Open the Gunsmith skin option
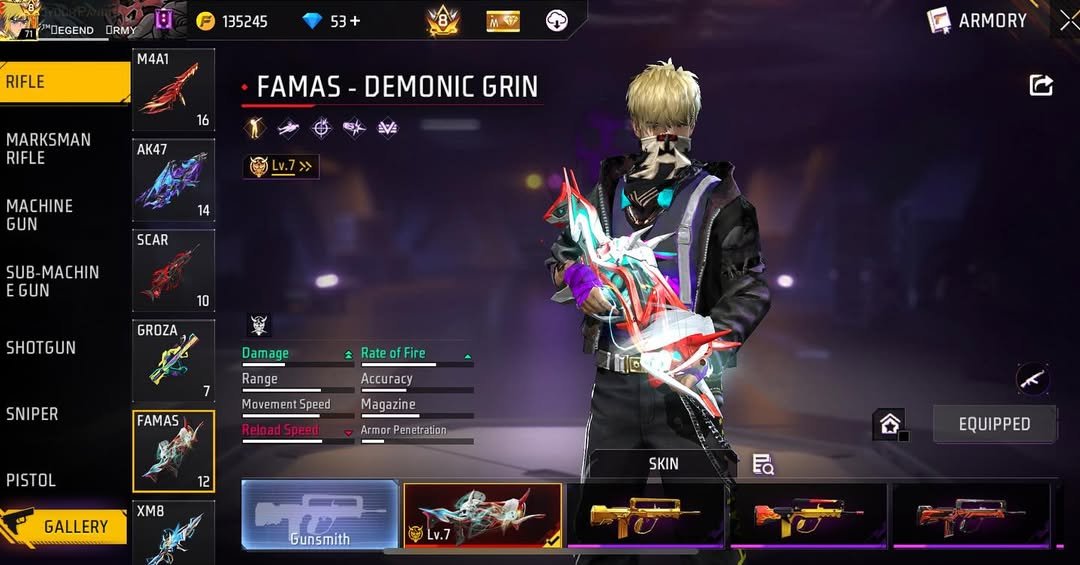Screen dimensions: 1080x565 (x=320, y=515)
